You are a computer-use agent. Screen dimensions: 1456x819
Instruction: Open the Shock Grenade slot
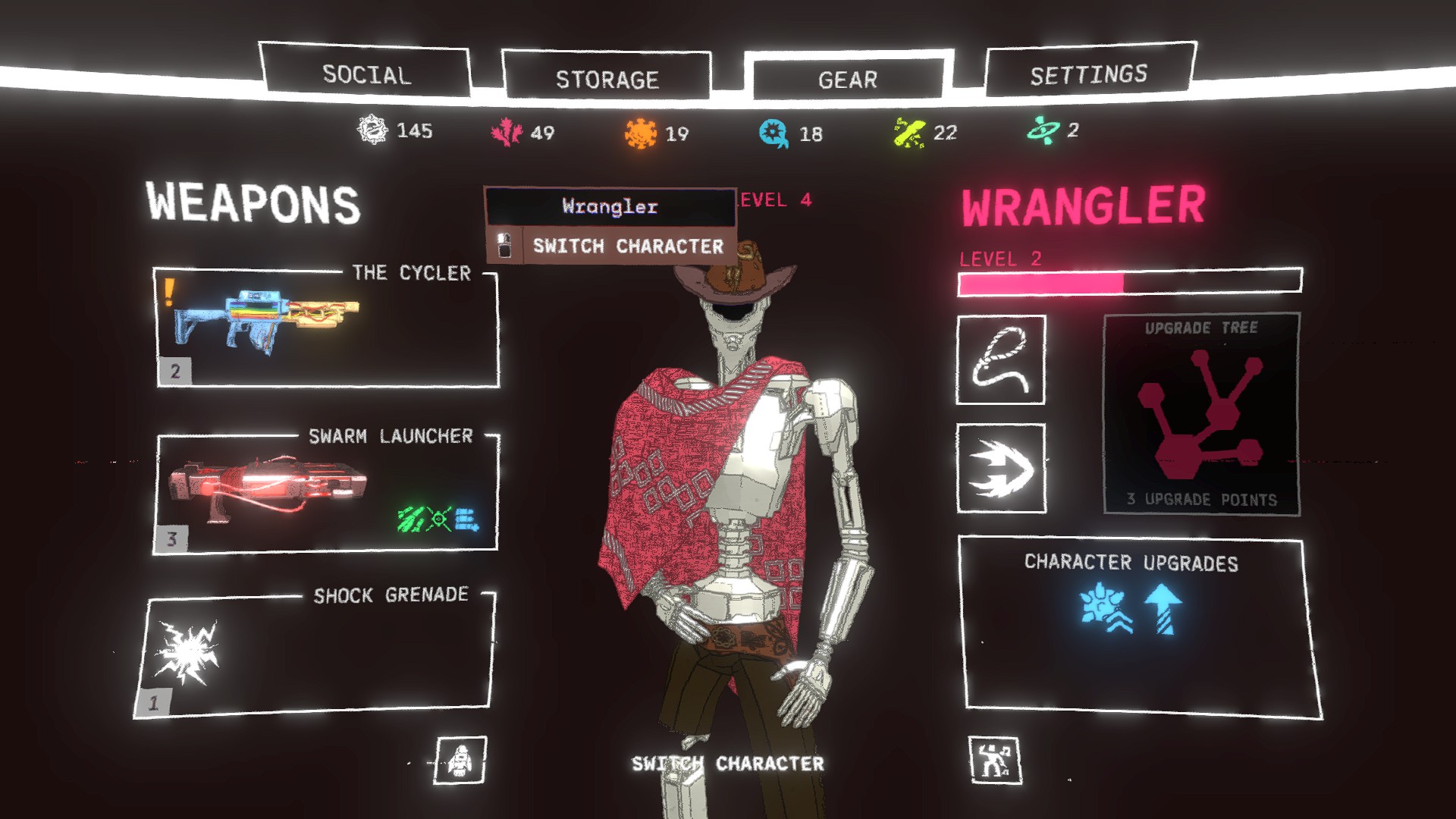click(315, 655)
